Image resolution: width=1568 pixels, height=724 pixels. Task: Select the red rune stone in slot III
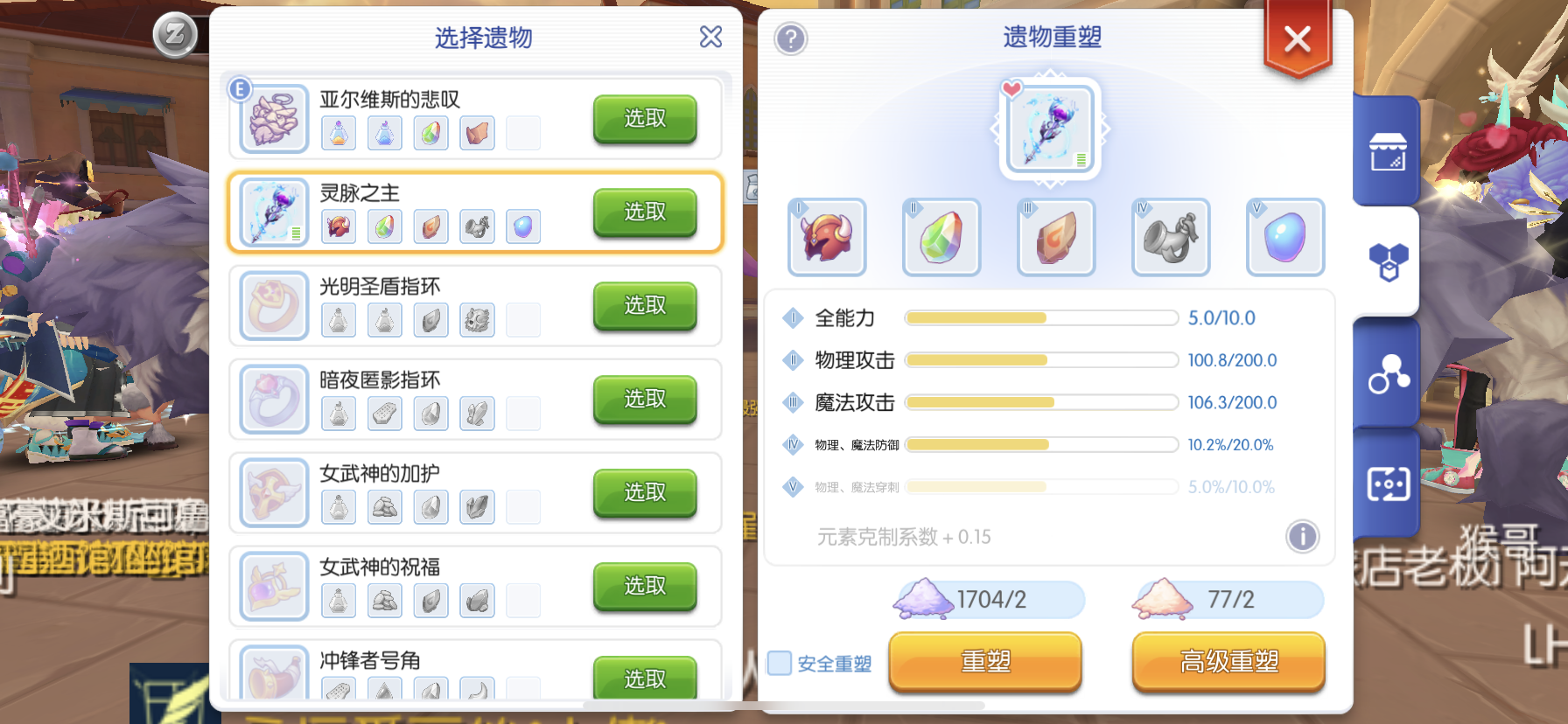point(1055,237)
